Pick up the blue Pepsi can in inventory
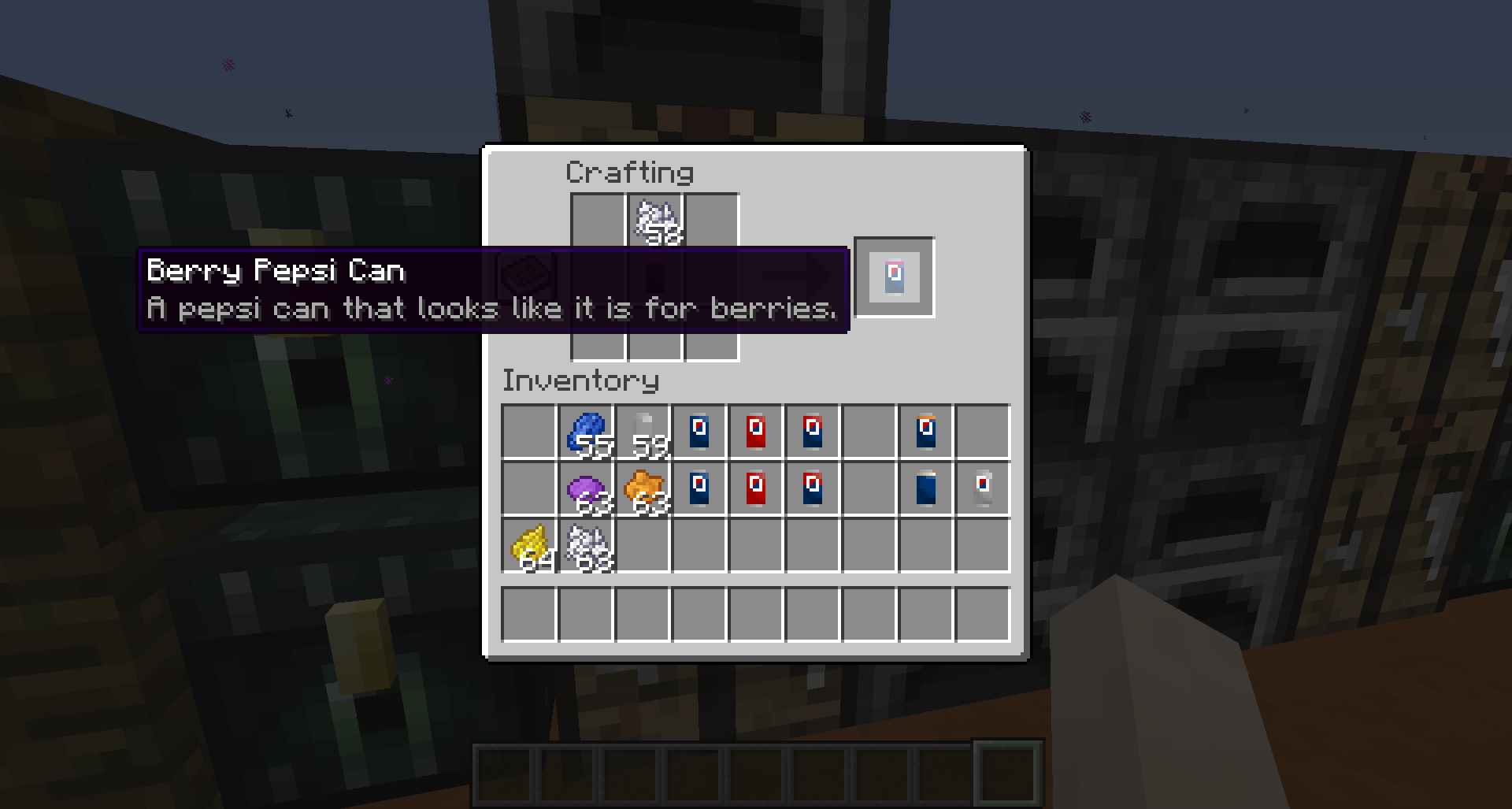This screenshot has width=1512, height=809. [699, 429]
